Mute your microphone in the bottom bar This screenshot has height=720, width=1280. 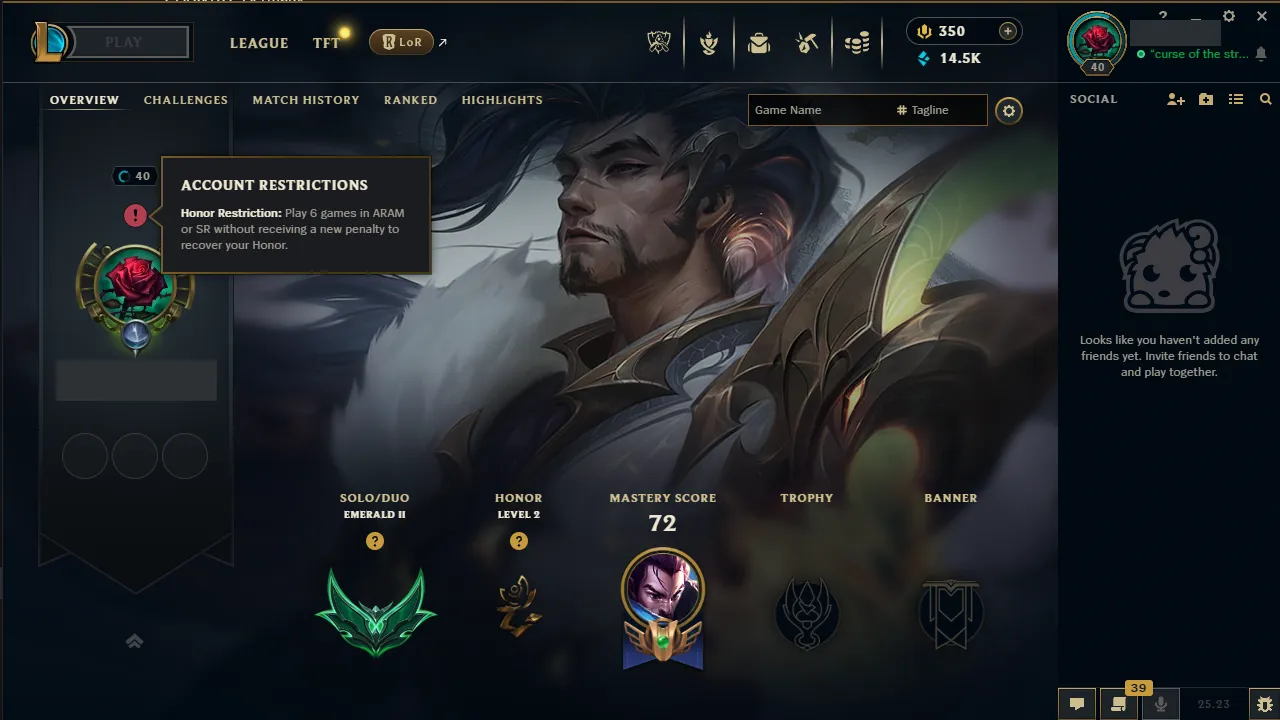click(x=1161, y=703)
